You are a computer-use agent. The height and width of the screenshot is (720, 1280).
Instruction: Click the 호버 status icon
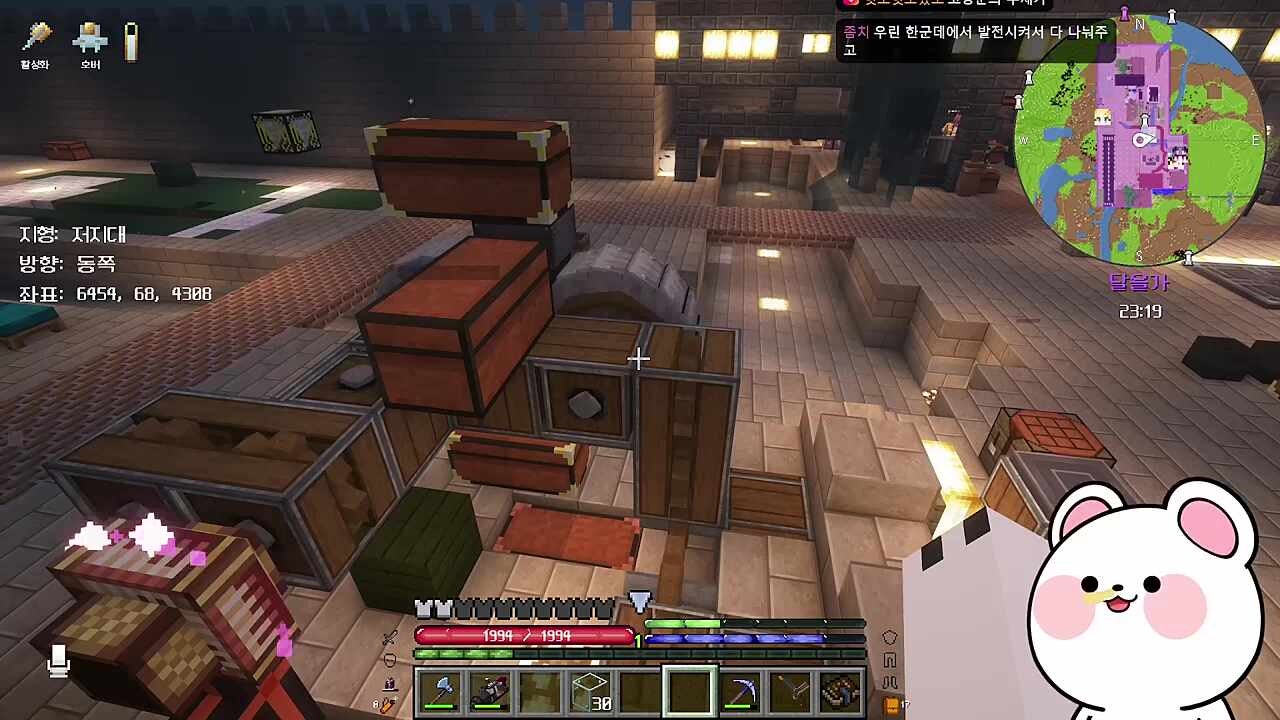coord(90,40)
